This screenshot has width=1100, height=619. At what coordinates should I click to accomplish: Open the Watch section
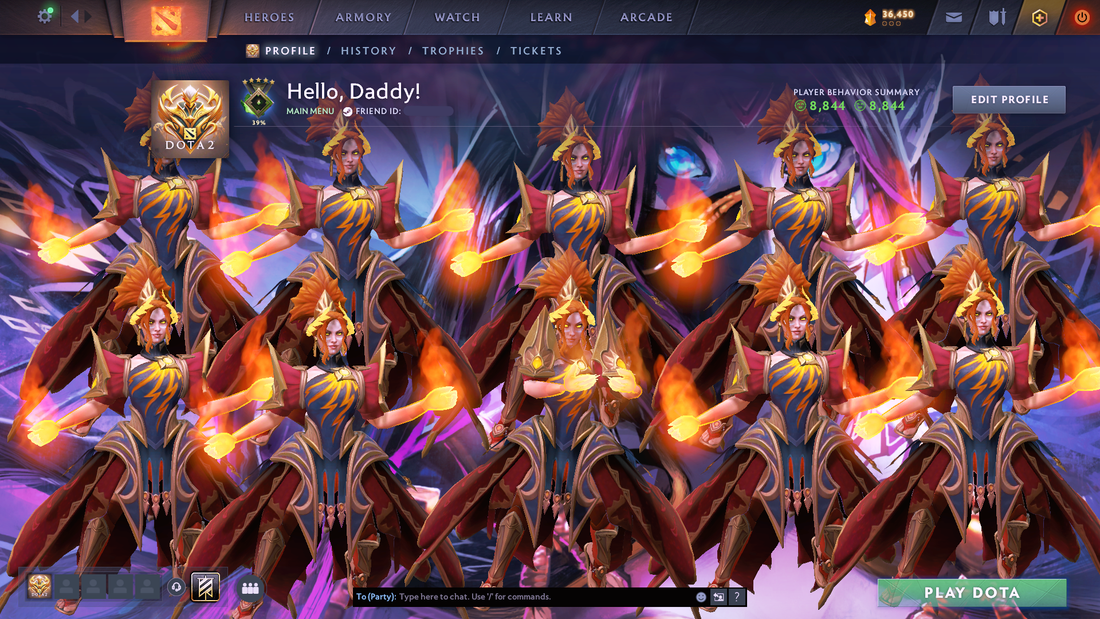[457, 17]
